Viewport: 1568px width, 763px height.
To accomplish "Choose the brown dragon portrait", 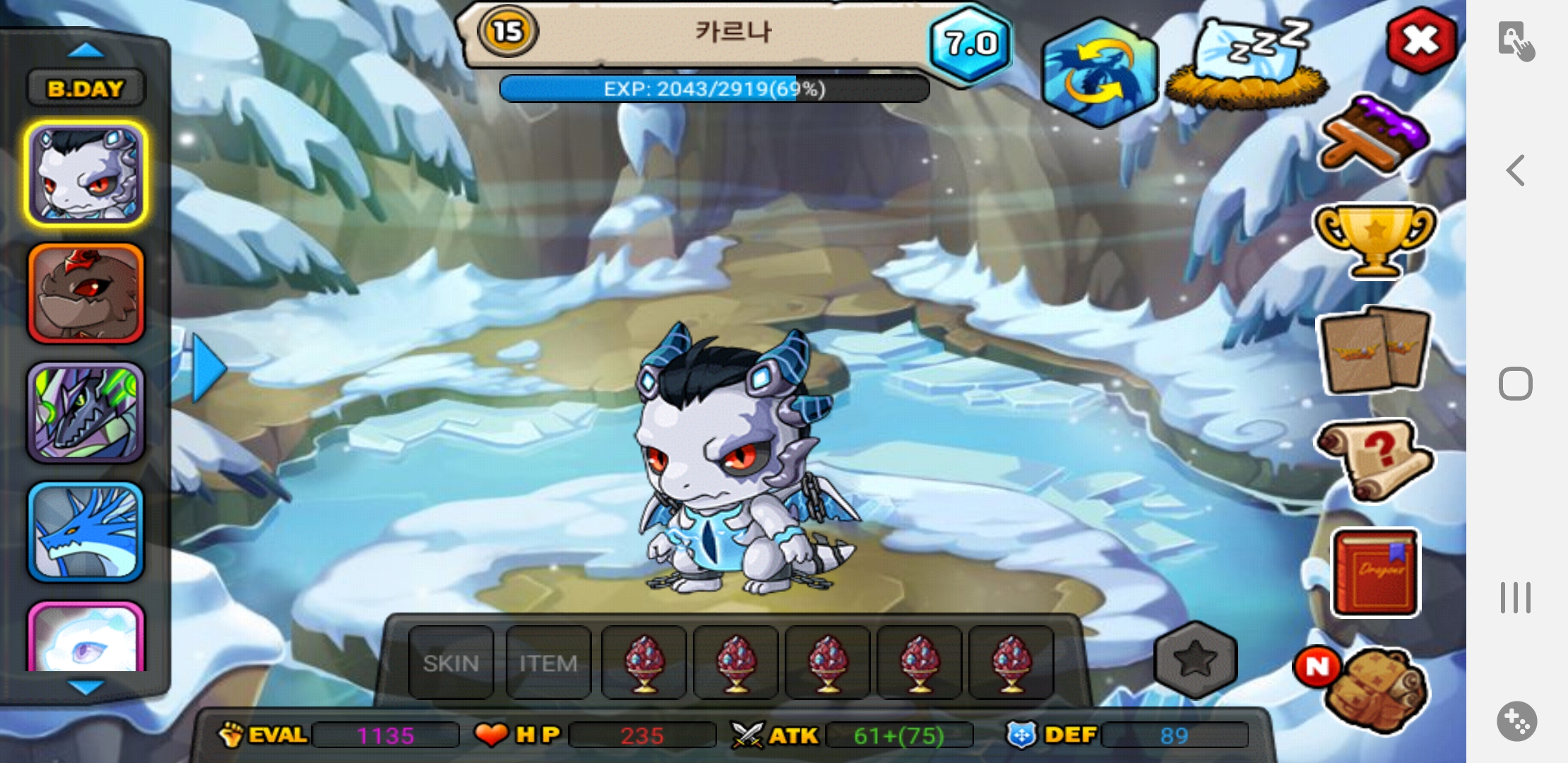I will (x=85, y=293).
